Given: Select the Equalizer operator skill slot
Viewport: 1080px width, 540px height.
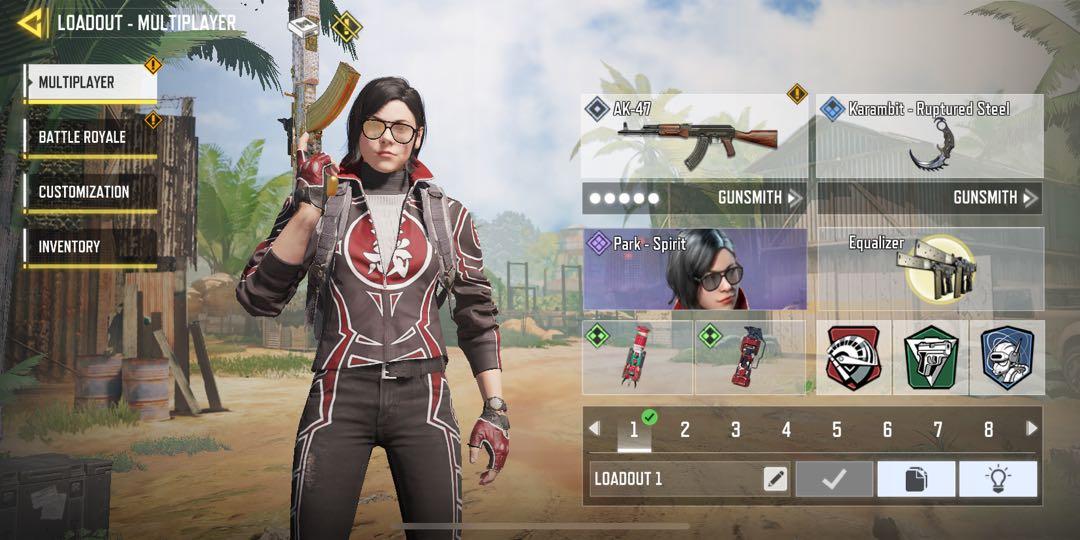Looking at the screenshot, I should pyautogui.click(x=930, y=269).
